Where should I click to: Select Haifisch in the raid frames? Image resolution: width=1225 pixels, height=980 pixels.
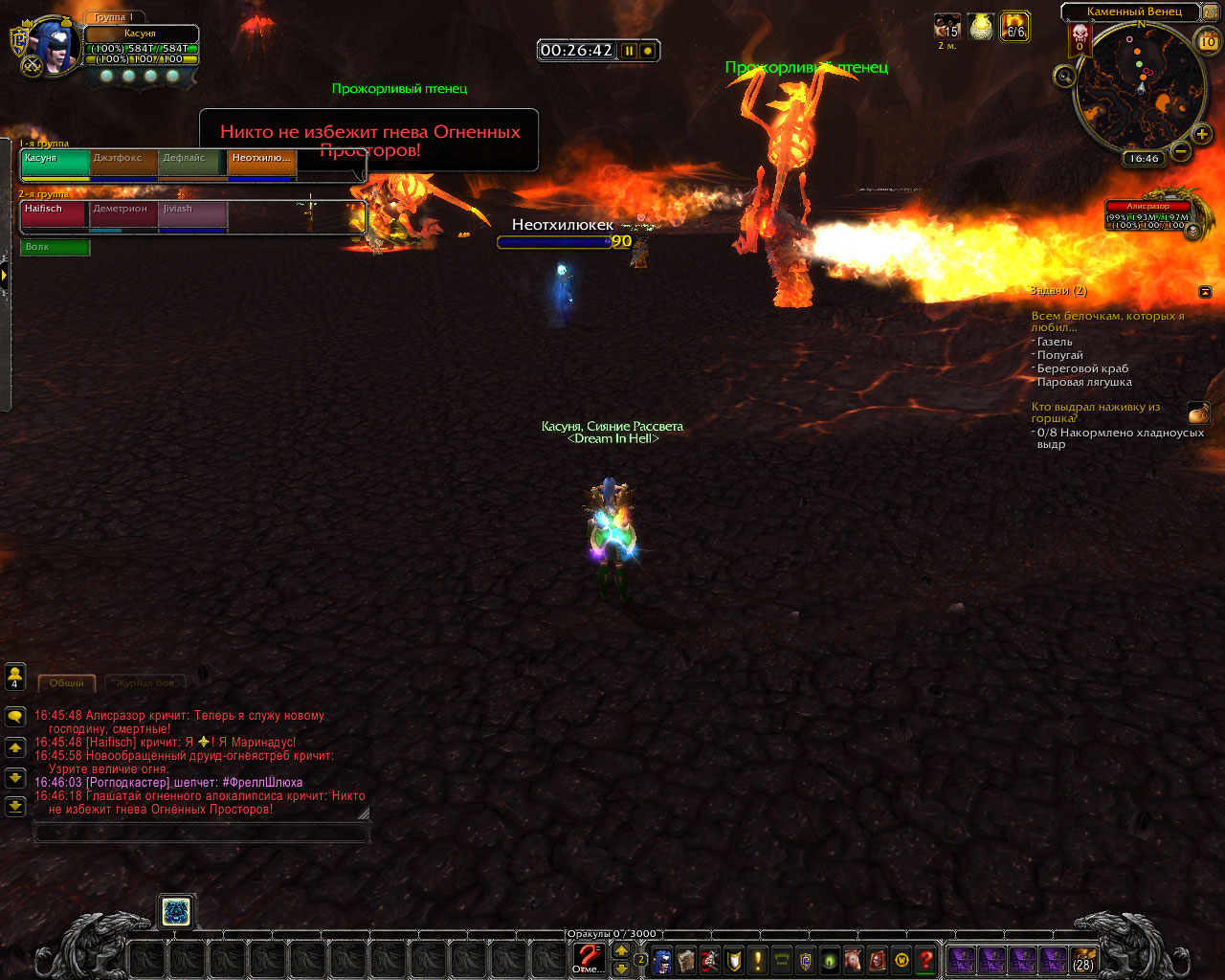[x=55, y=214]
